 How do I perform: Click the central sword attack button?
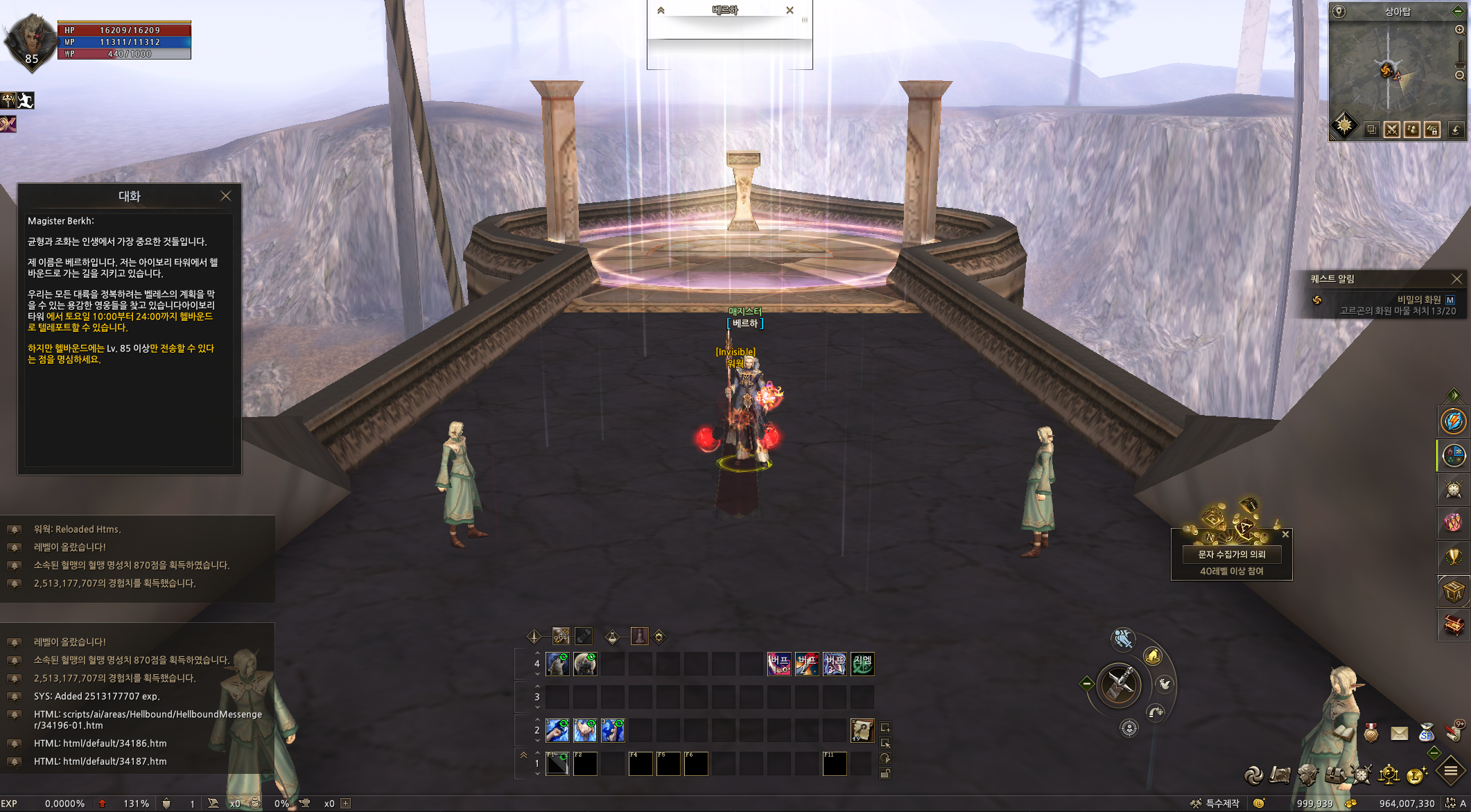tap(1119, 685)
